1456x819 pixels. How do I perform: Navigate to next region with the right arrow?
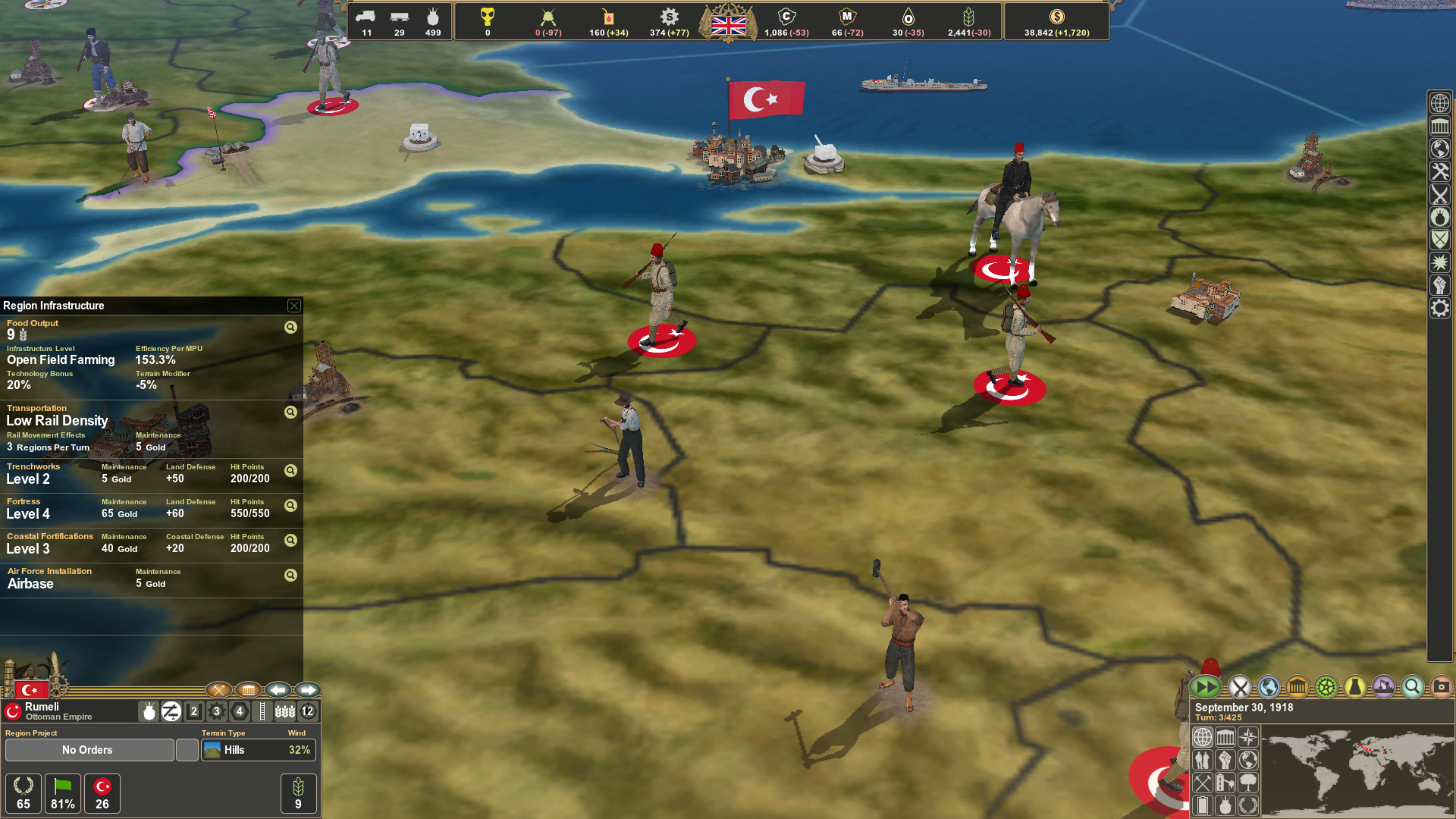[307, 691]
